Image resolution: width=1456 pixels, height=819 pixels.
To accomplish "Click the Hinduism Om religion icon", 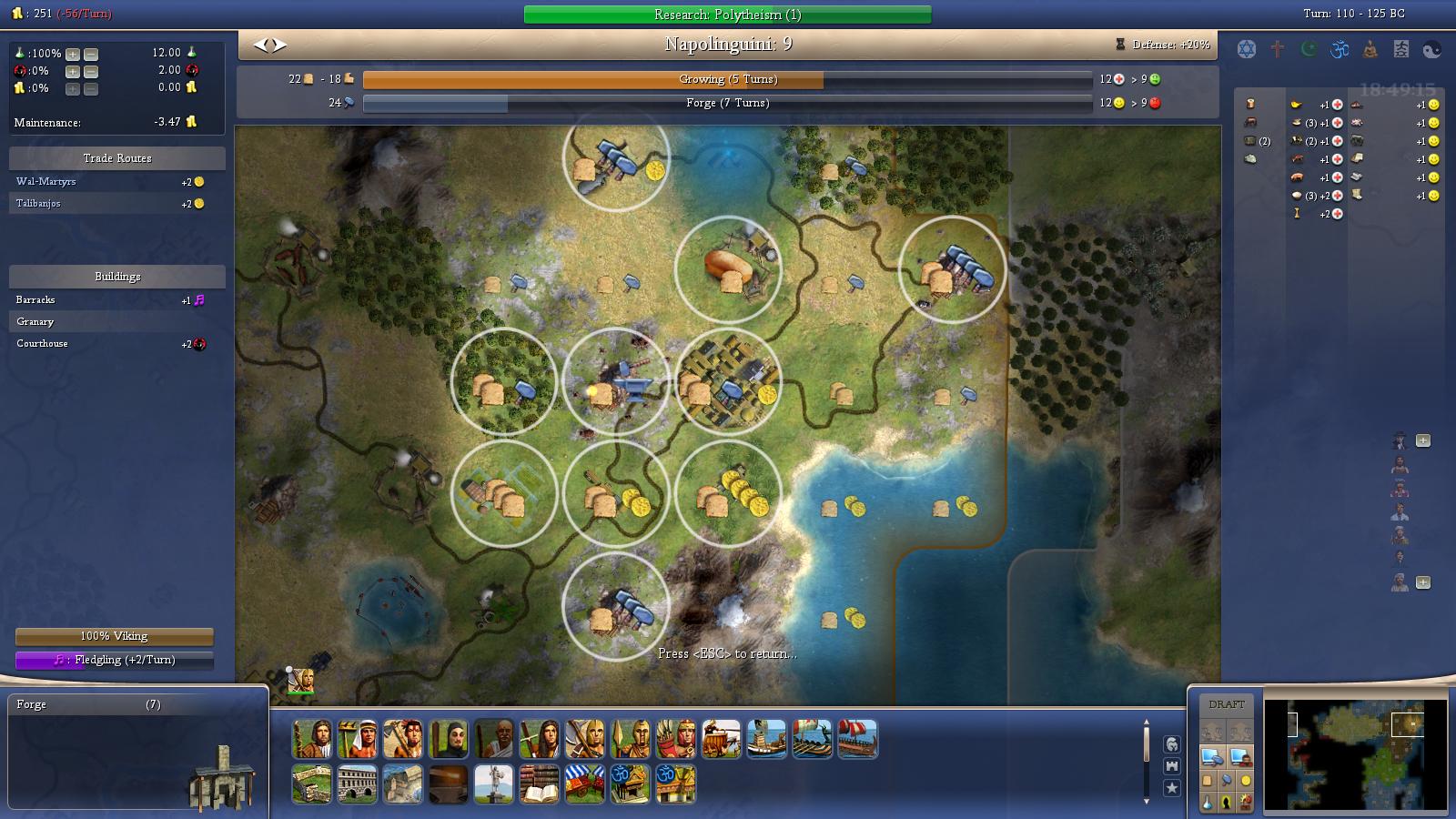I will [x=1338, y=49].
